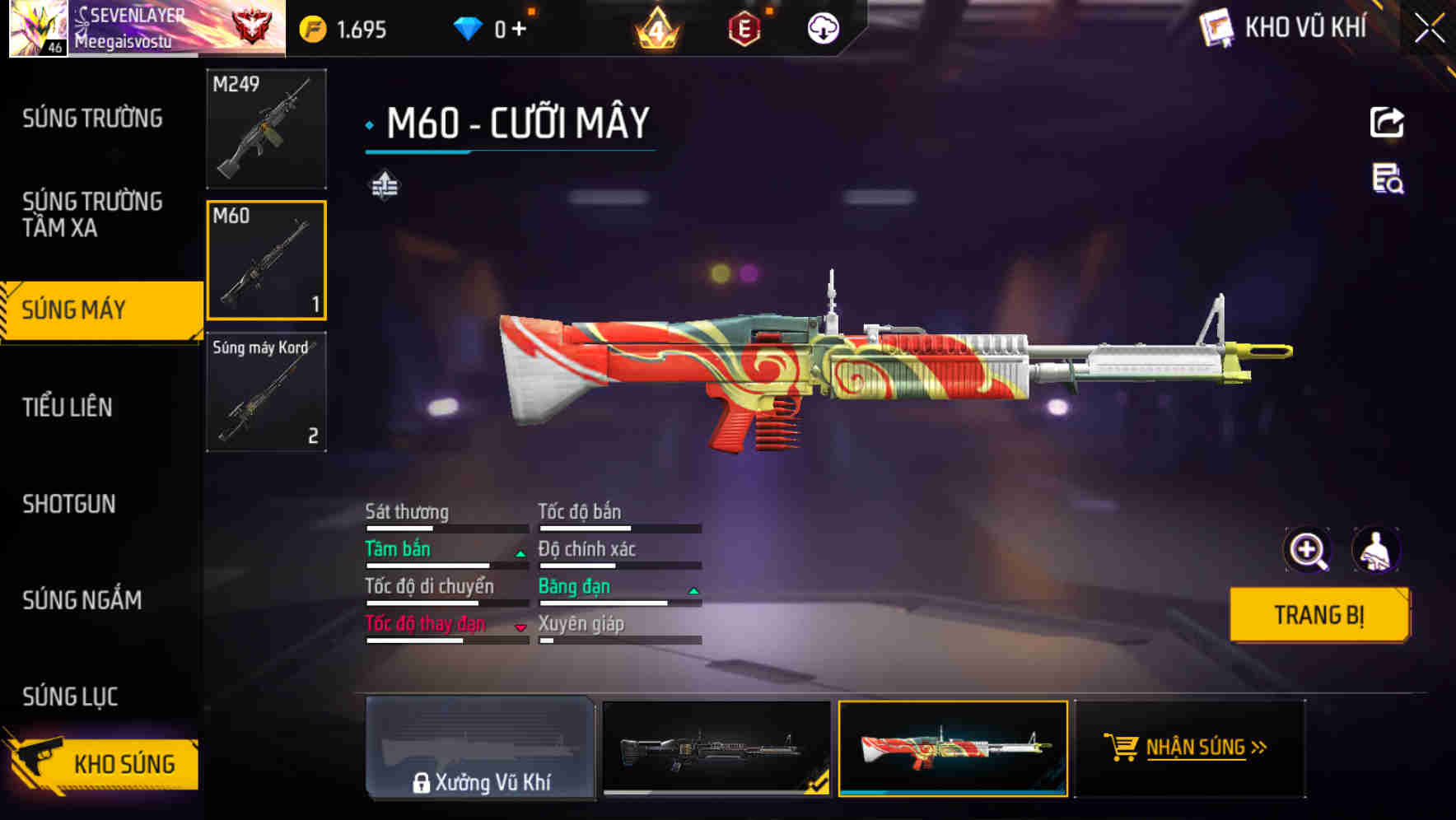This screenshot has height=820, width=1456.
Task: Open the locked Xưởng Vũ Khí panel
Action: [x=480, y=748]
